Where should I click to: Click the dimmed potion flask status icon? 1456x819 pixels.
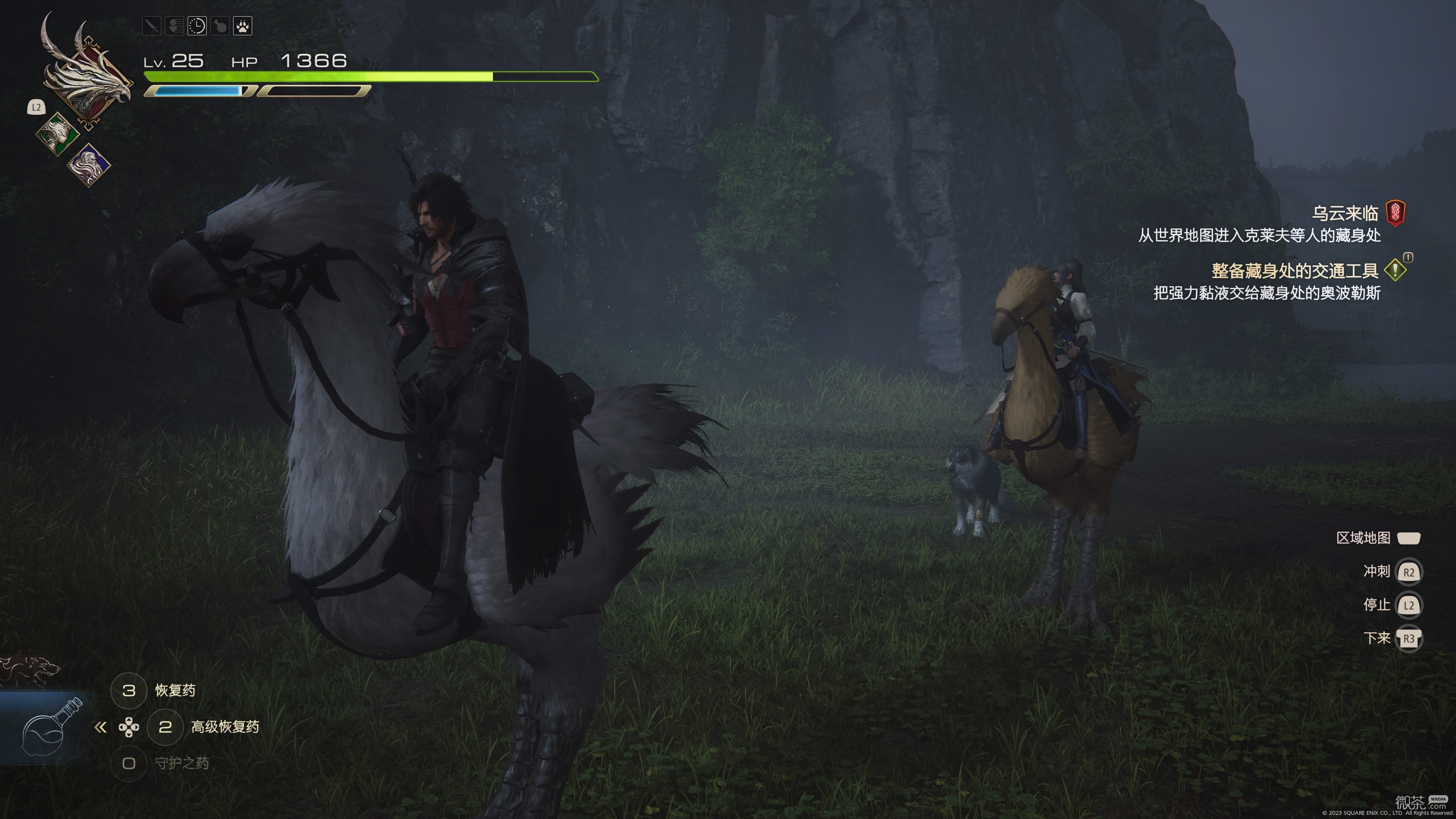pos(220,26)
